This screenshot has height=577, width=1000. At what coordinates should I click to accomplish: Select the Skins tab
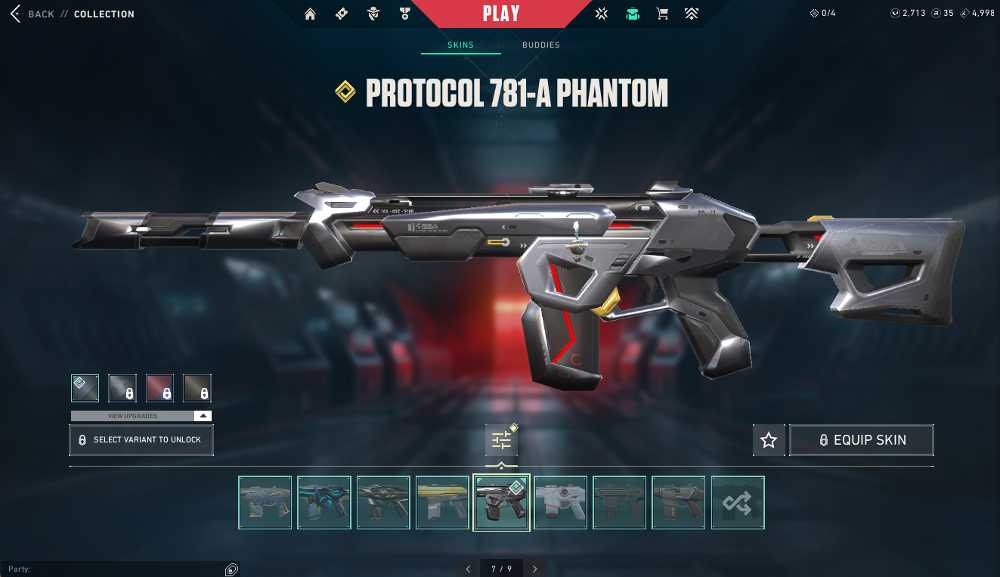(x=460, y=45)
